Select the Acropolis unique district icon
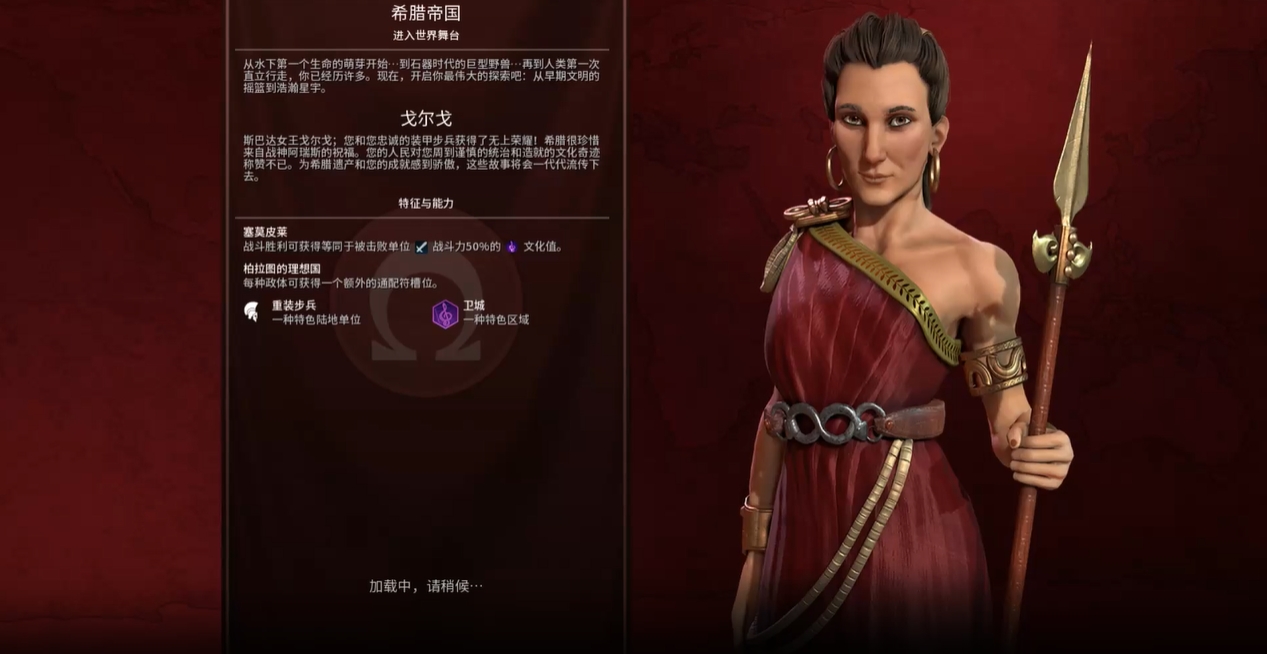 (445, 314)
